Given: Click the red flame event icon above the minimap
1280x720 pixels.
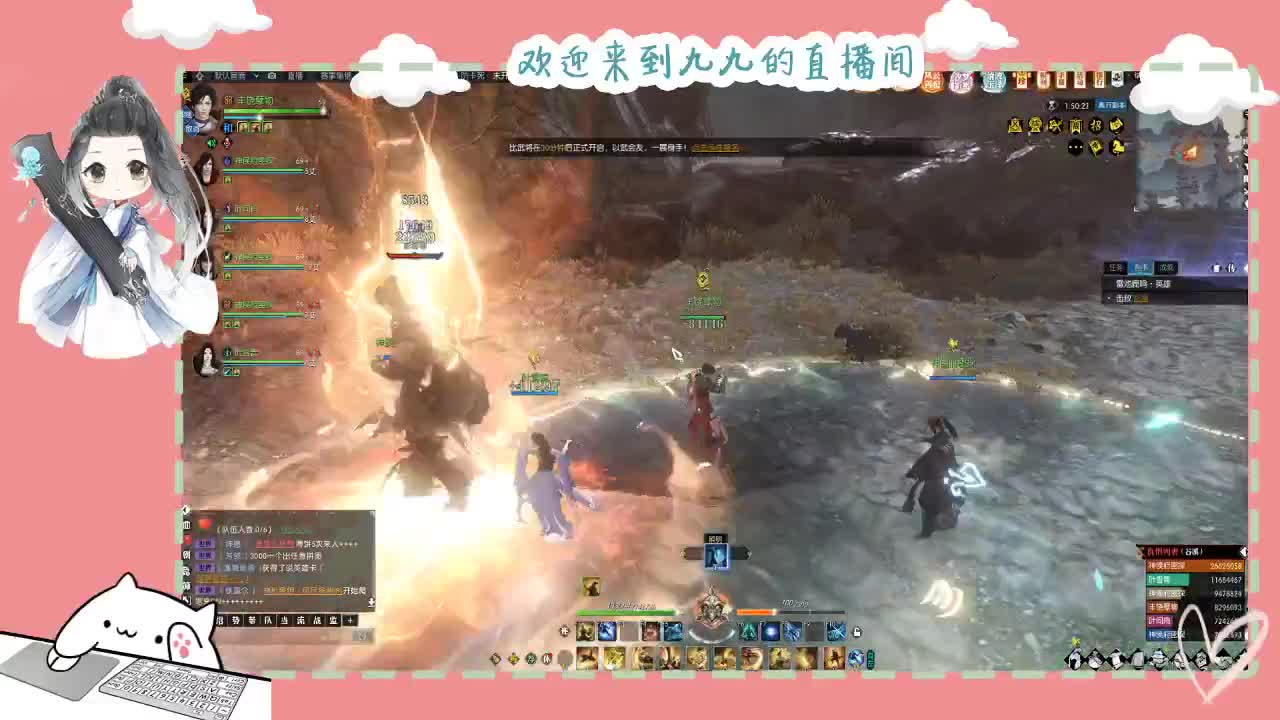Looking at the screenshot, I should coord(1188,152).
